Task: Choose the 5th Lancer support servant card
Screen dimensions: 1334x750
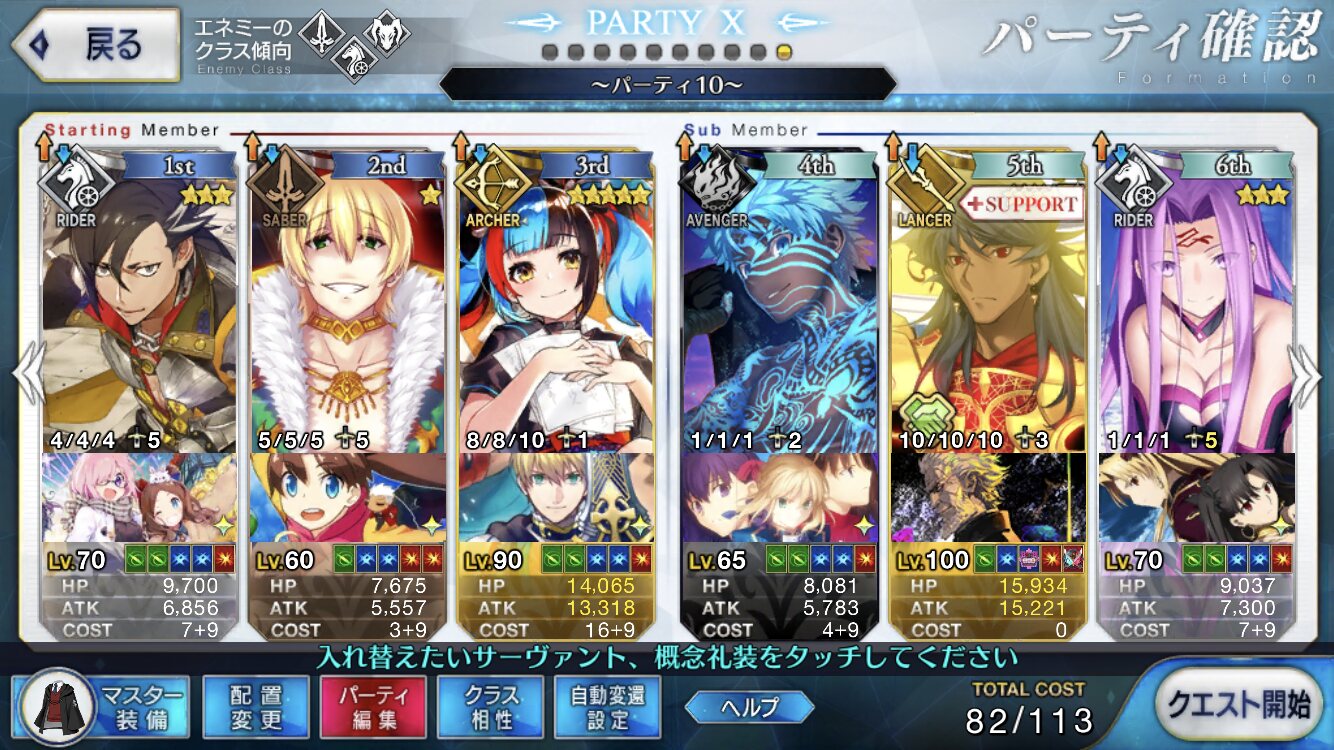Action: pos(988,310)
